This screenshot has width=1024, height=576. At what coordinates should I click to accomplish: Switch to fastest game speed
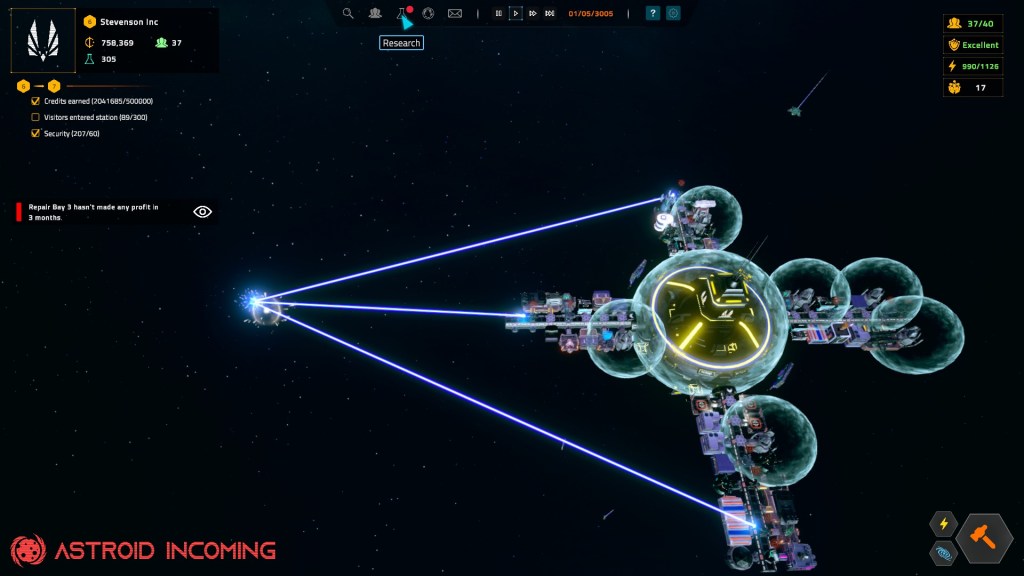[550, 13]
